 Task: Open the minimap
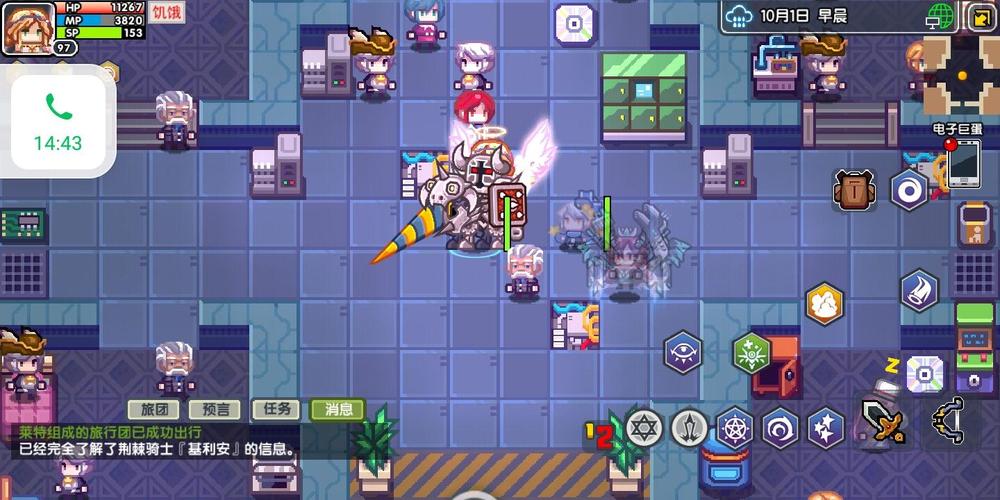[960, 77]
